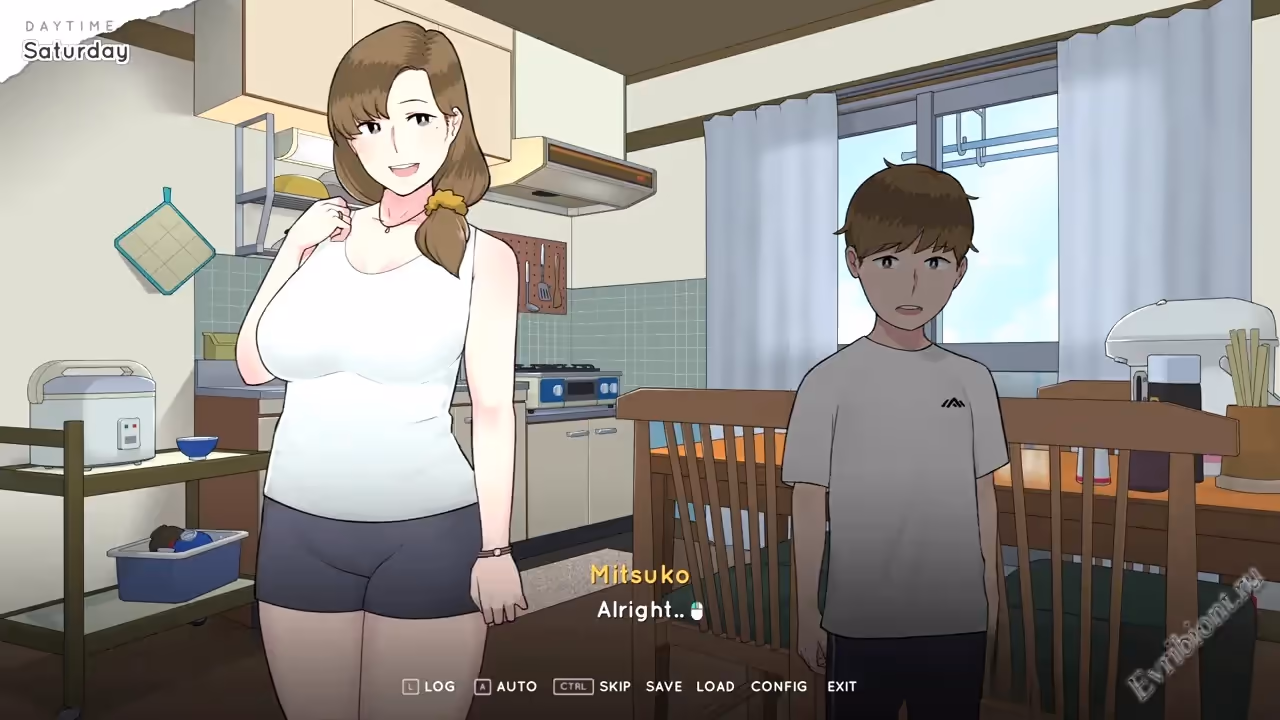
Task: Open the SAVE screen
Action: [x=664, y=686]
